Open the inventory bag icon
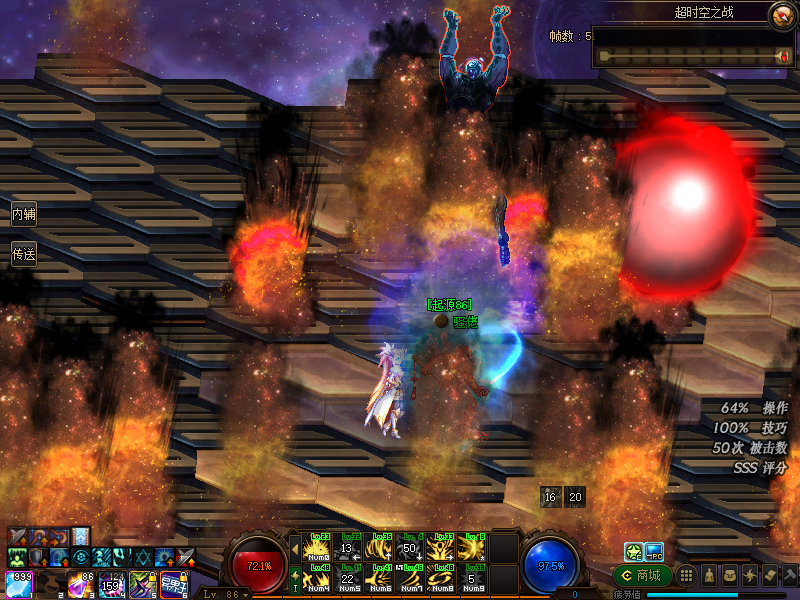The height and width of the screenshot is (600, 800). click(x=728, y=576)
